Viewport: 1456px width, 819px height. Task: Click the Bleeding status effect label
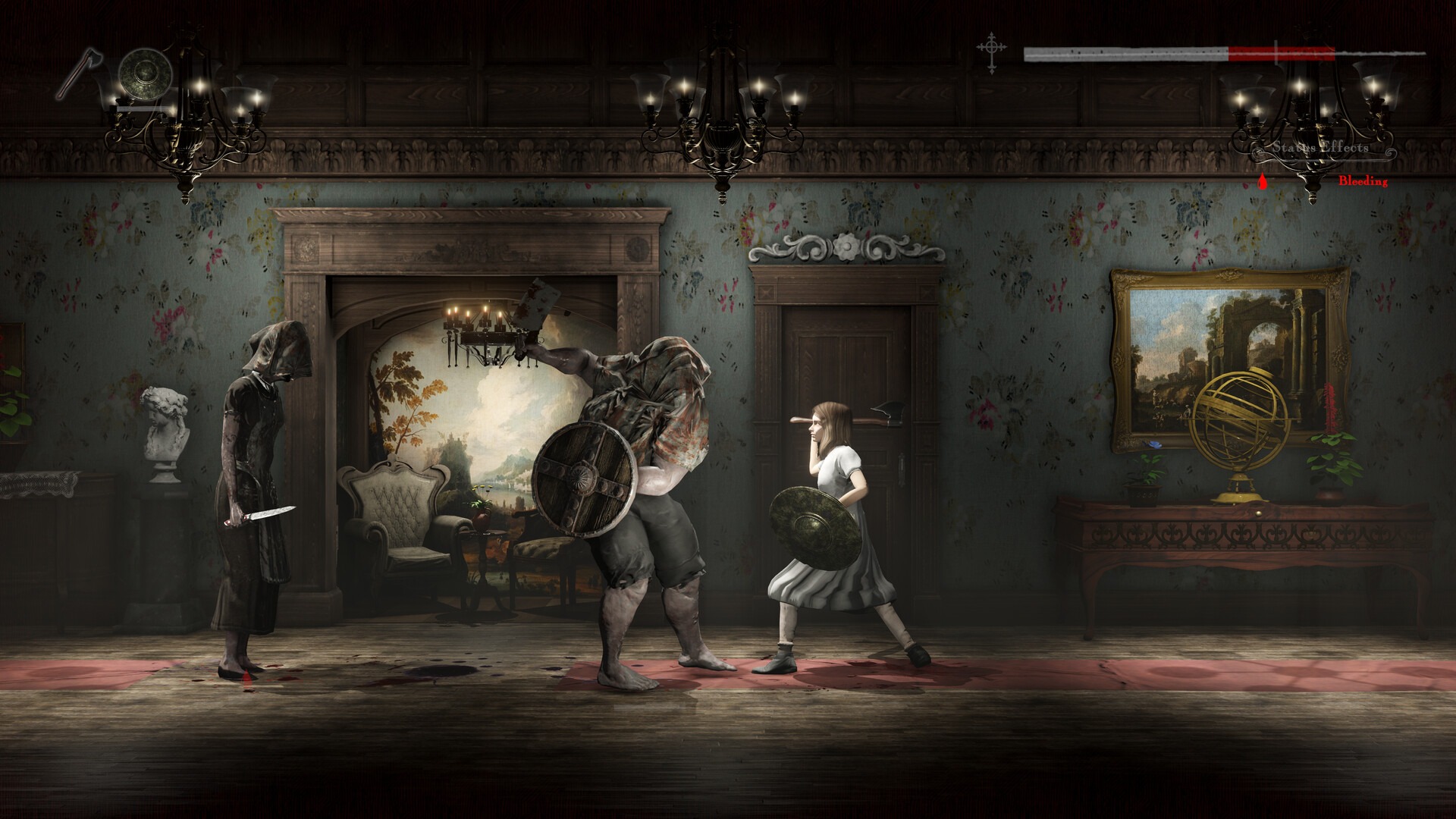click(1362, 180)
